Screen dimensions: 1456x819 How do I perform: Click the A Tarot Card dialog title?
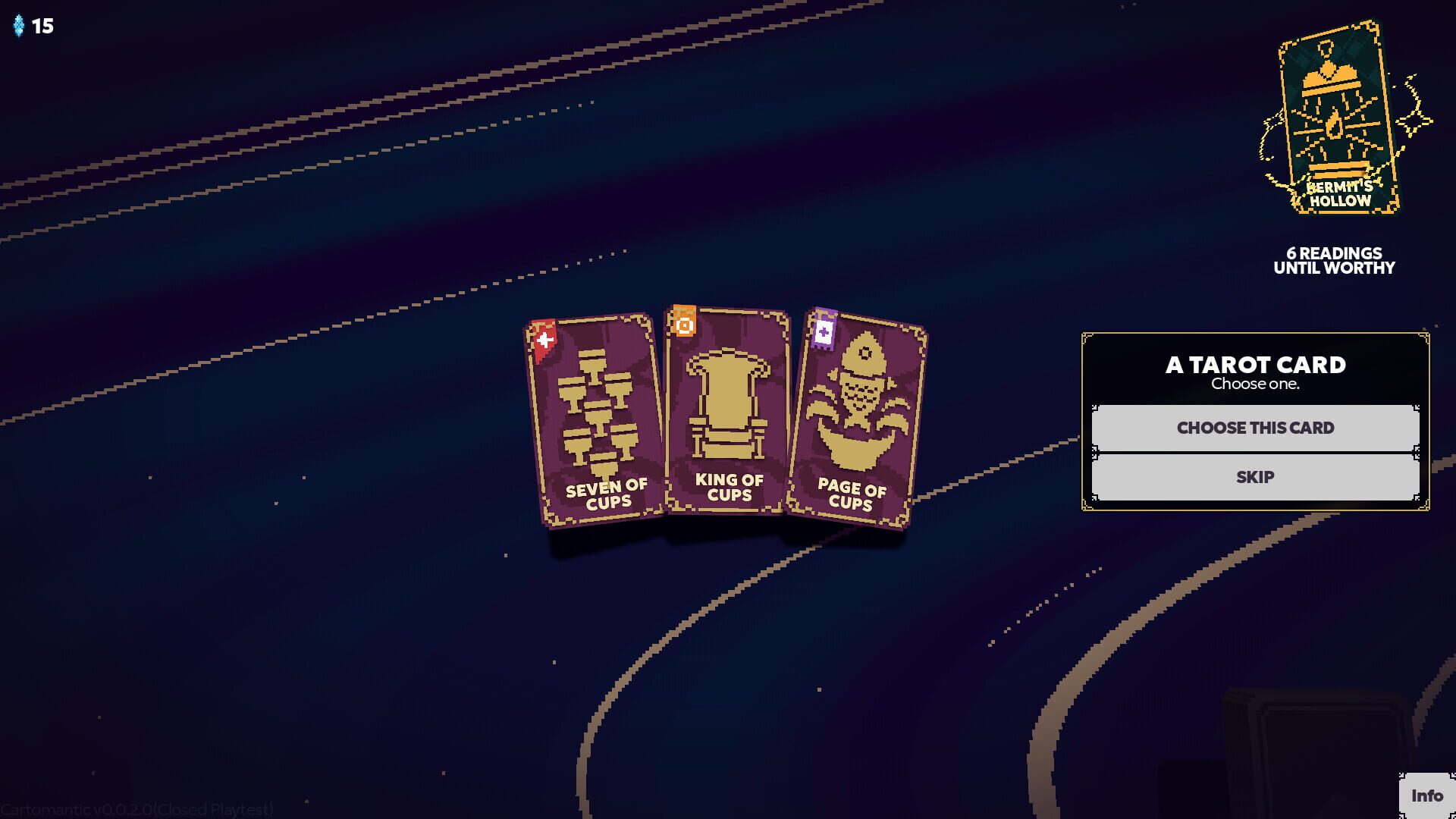1255,365
